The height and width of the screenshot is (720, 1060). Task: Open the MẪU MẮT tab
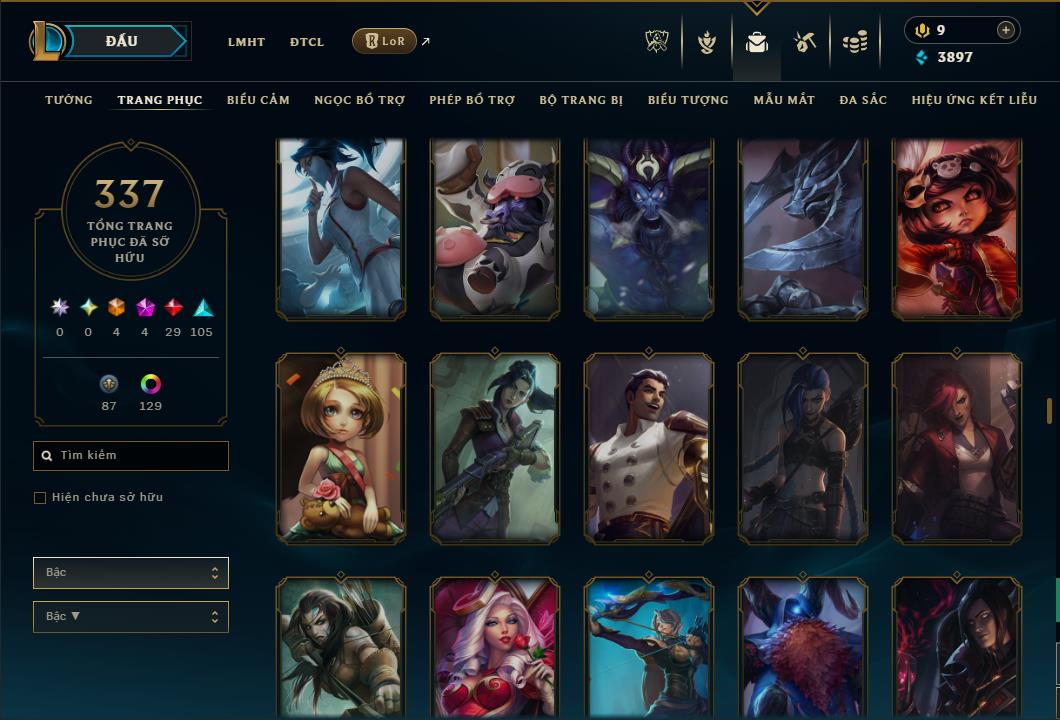[x=784, y=100]
